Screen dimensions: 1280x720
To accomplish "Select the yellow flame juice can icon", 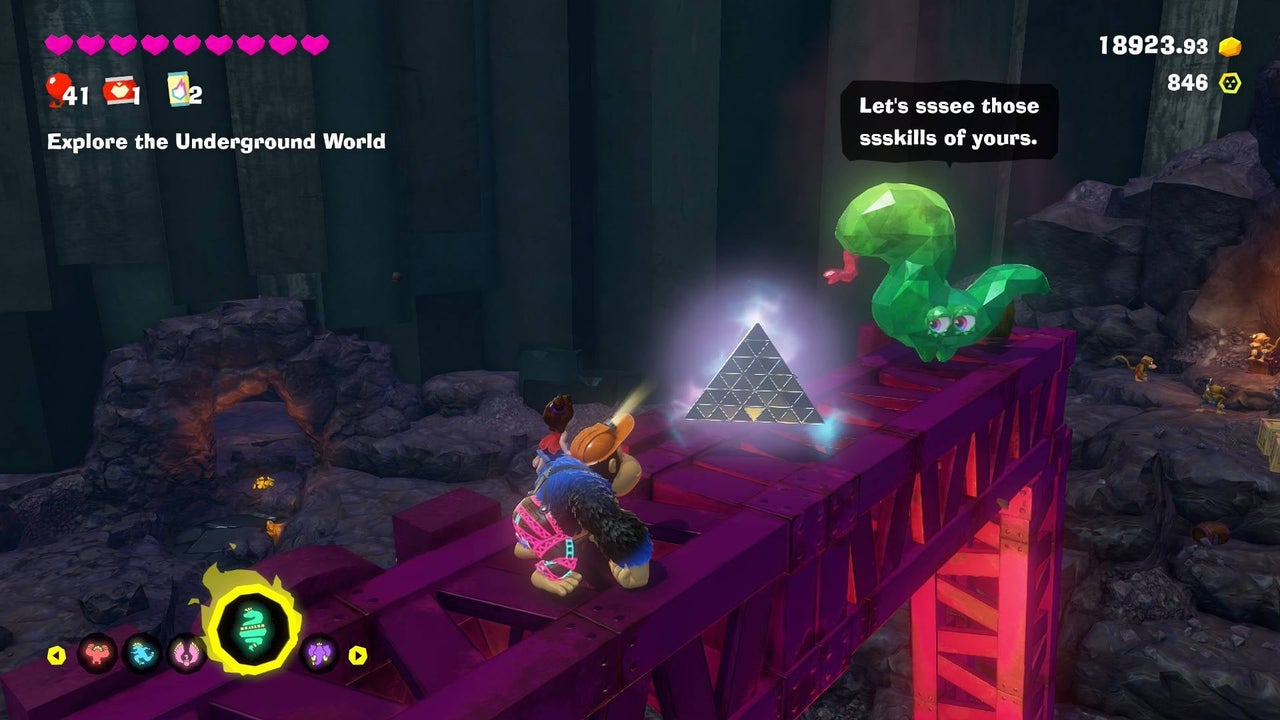I will pyautogui.click(x=179, y=90).
